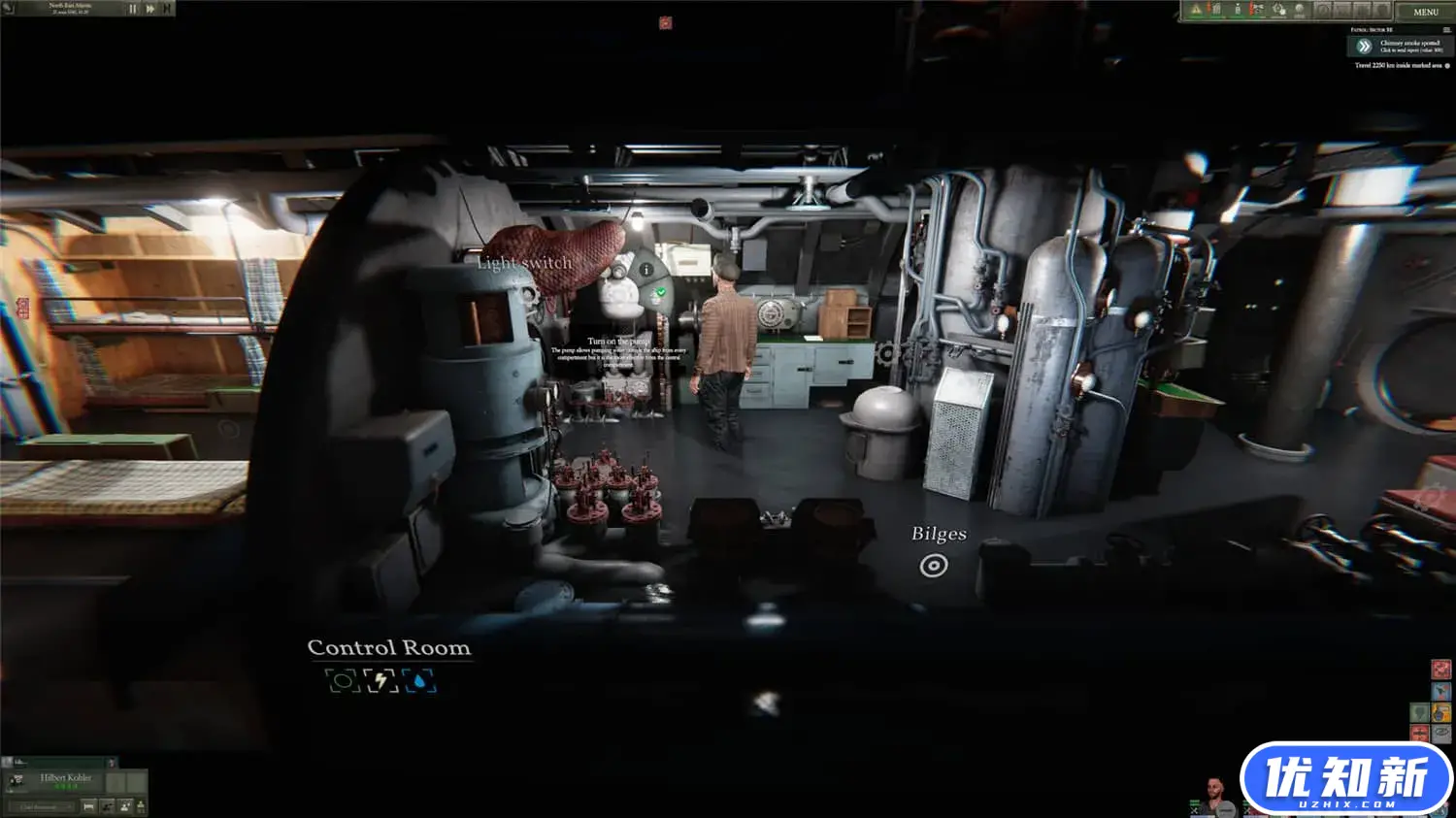Click the warning triangle alert icon
This screenshot has width=1456, height=818.
(1196, 10)
